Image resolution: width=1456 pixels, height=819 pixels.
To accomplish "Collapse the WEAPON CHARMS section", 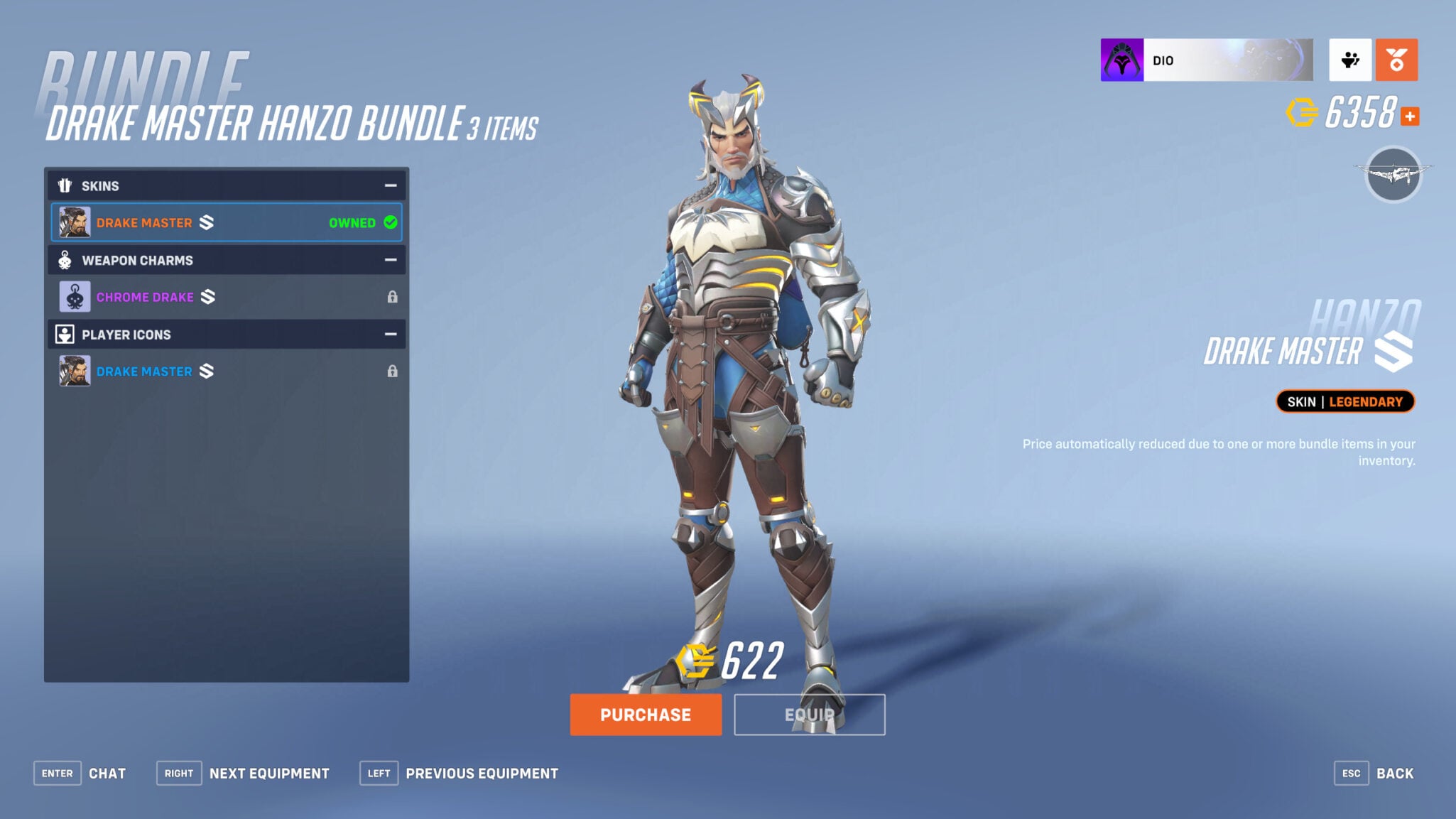I will pos(390,260).
